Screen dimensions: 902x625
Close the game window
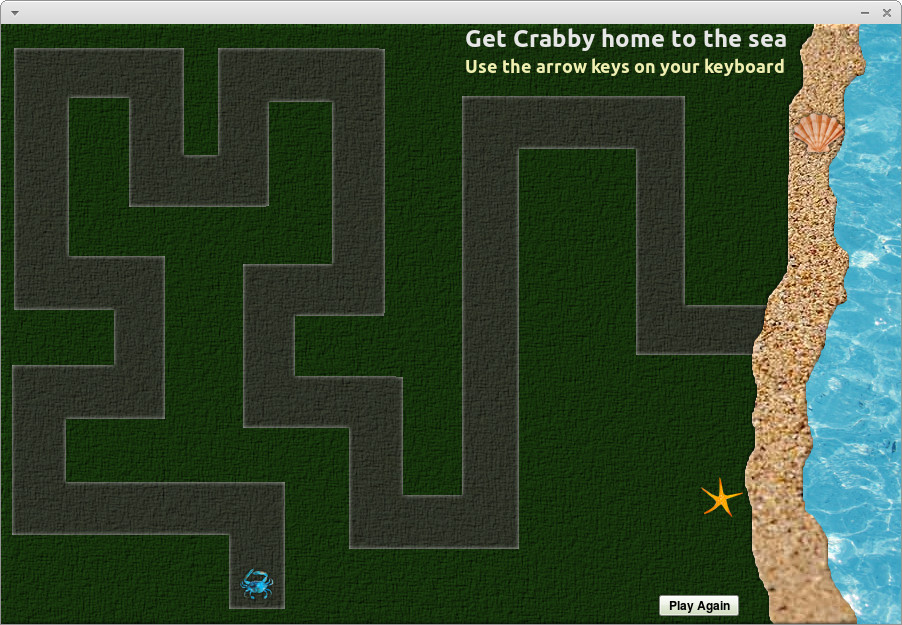point(887,12)
